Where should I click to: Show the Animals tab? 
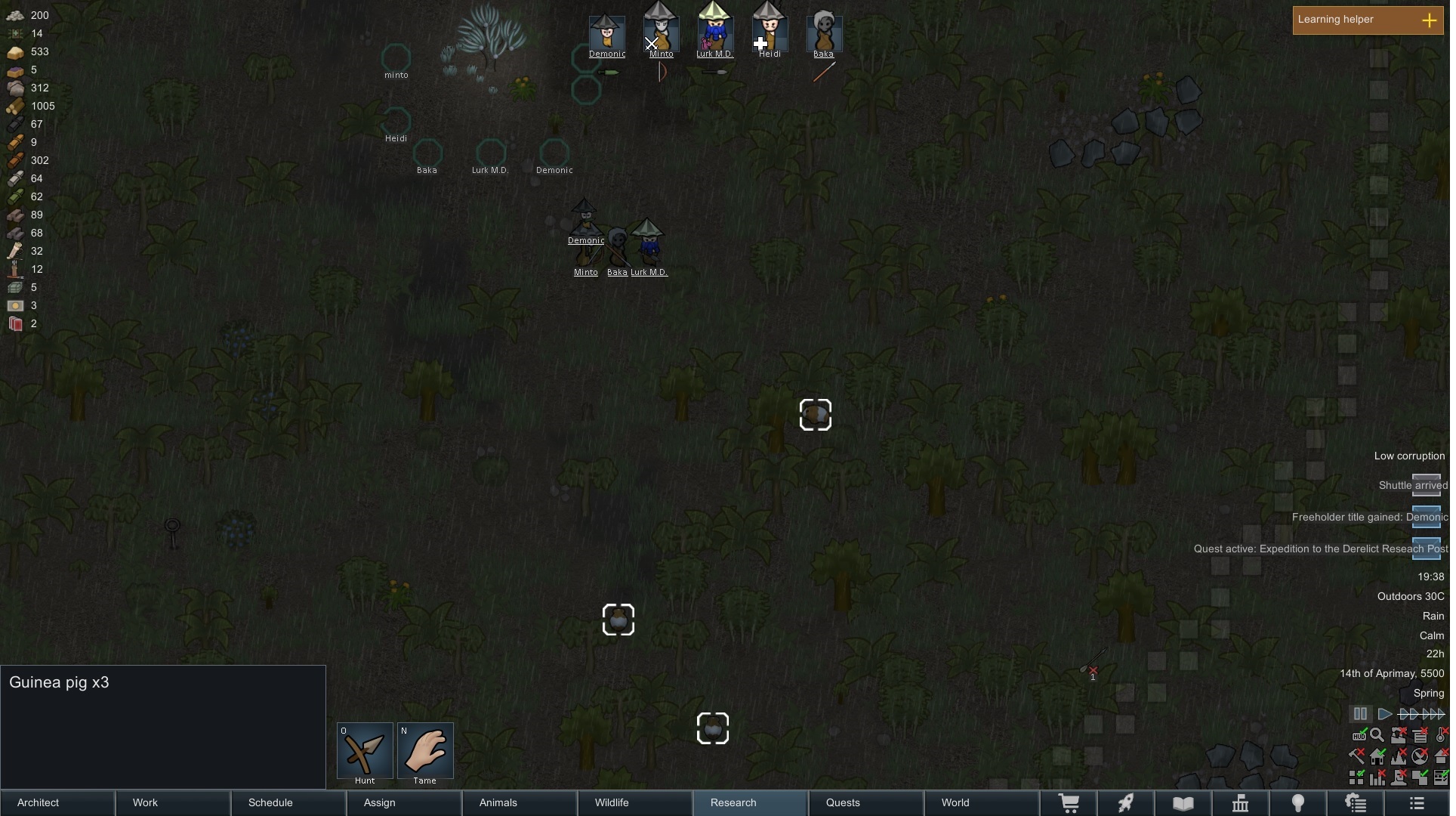click(x=520, y=802)
